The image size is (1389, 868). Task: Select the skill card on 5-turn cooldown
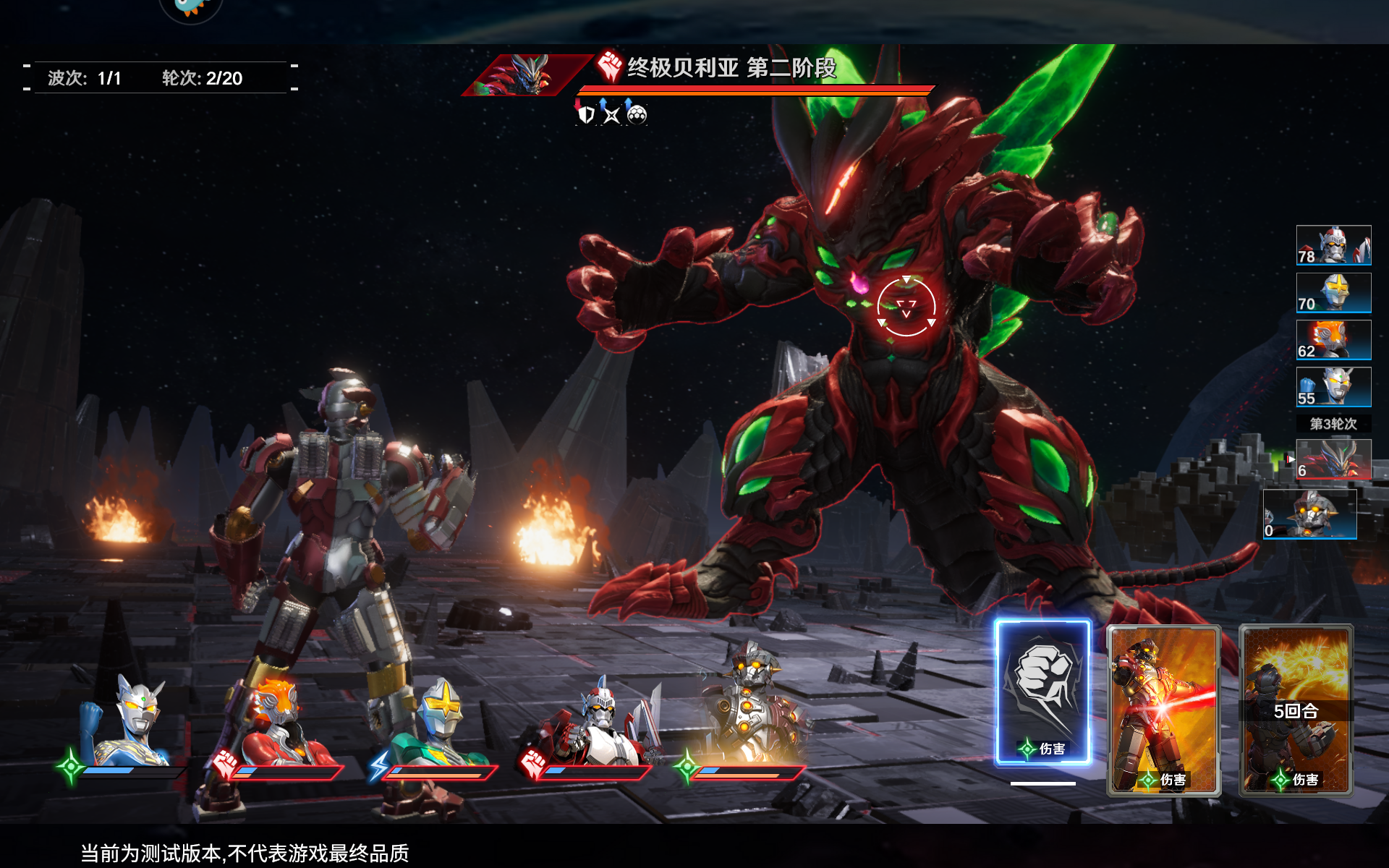(1296, 710)
